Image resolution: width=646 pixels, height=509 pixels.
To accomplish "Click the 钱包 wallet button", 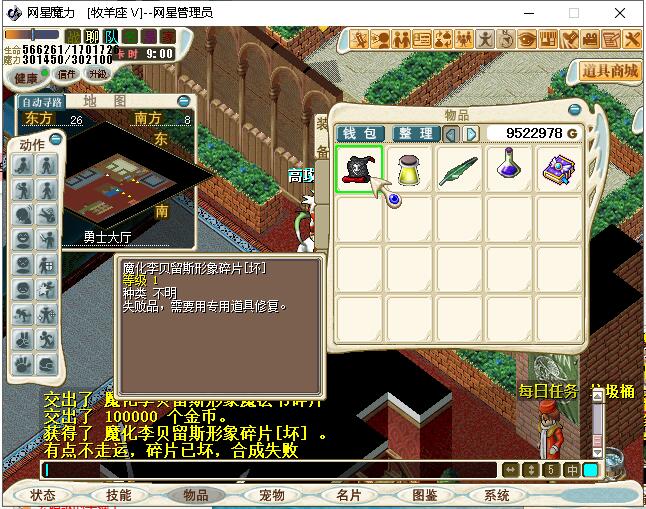I will point(359,133).
